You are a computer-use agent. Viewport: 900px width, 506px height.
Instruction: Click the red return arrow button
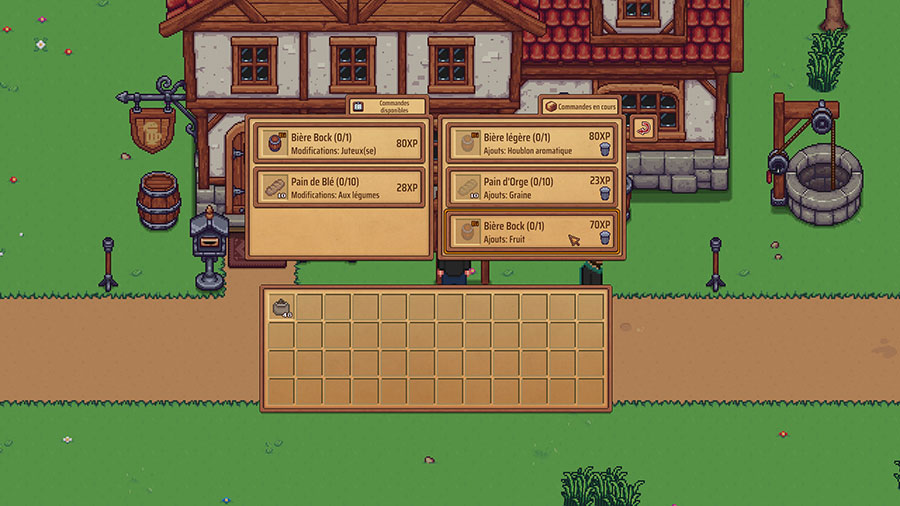click(x=643, y=129)
